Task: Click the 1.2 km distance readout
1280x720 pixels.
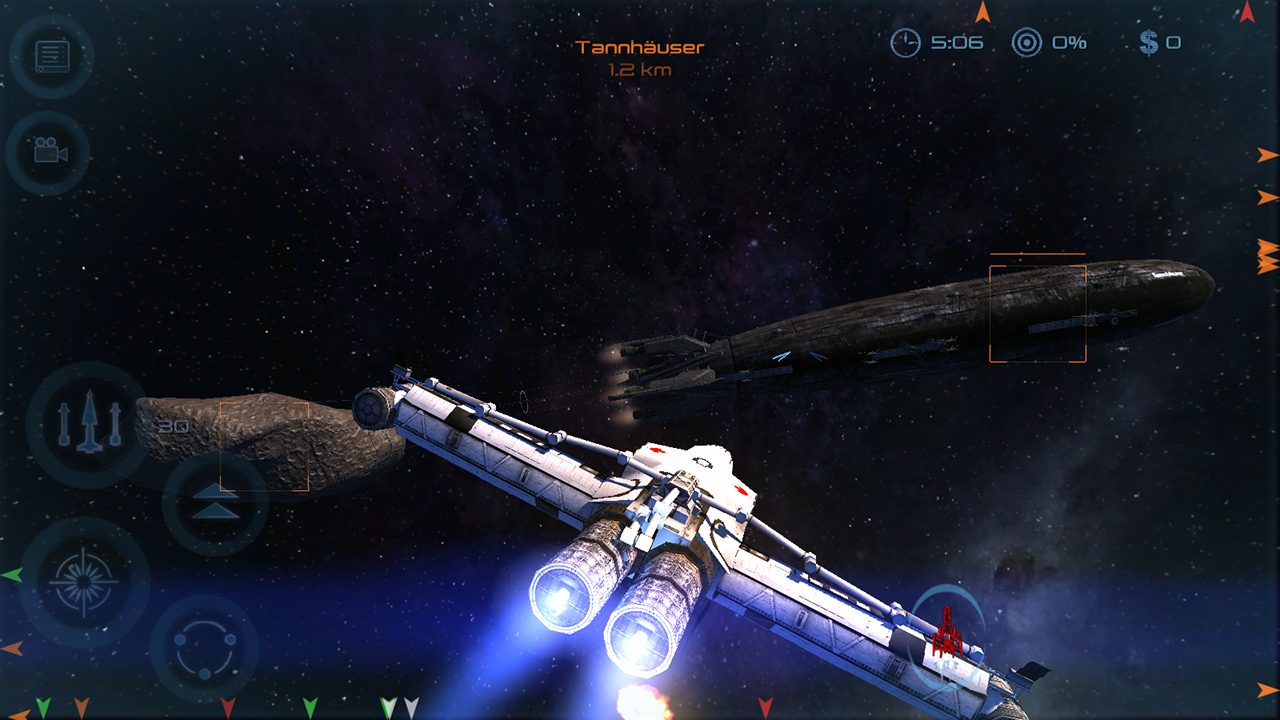Action: [640, 70]
